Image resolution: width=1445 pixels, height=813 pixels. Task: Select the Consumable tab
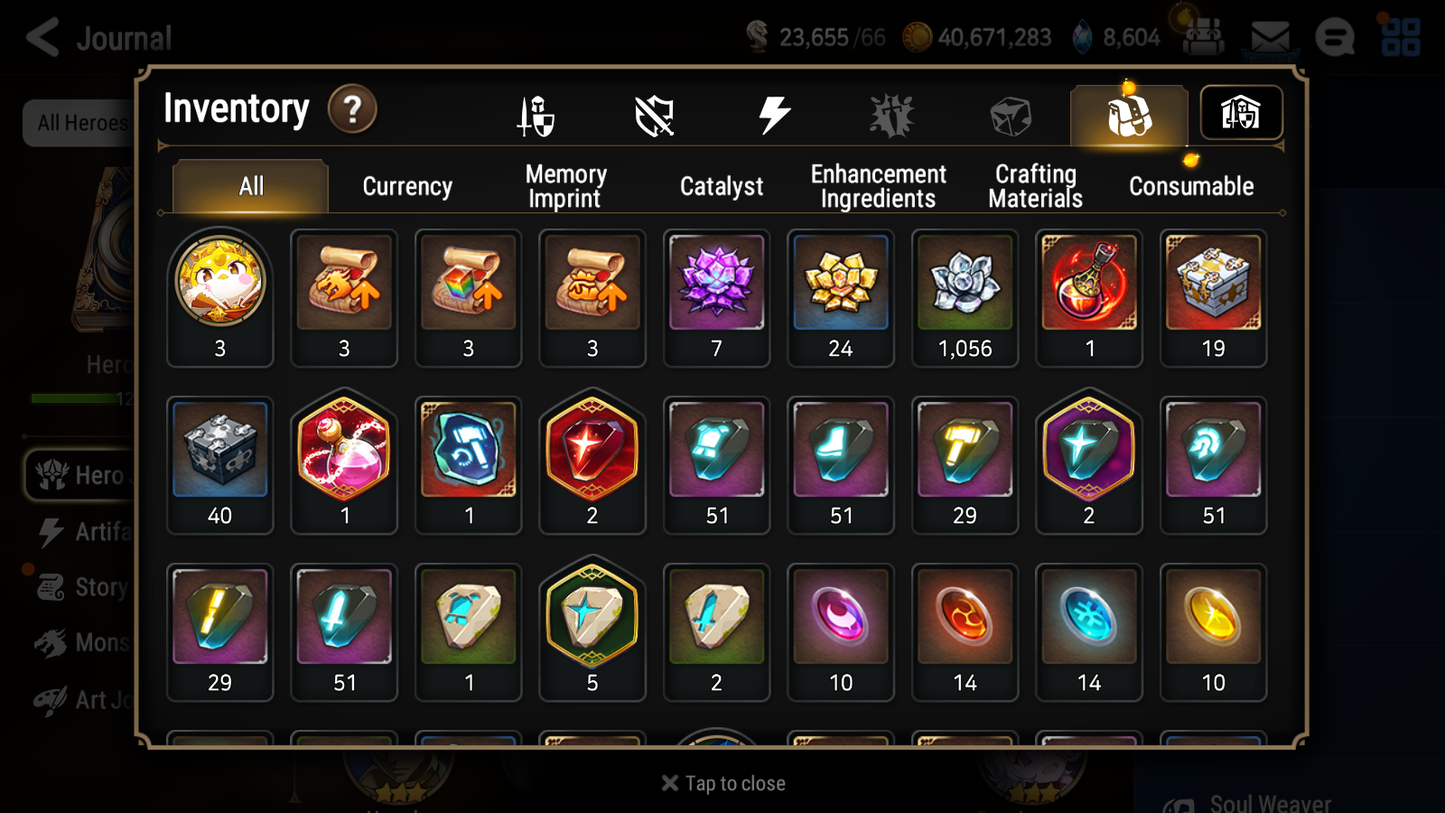point(1191,185)
